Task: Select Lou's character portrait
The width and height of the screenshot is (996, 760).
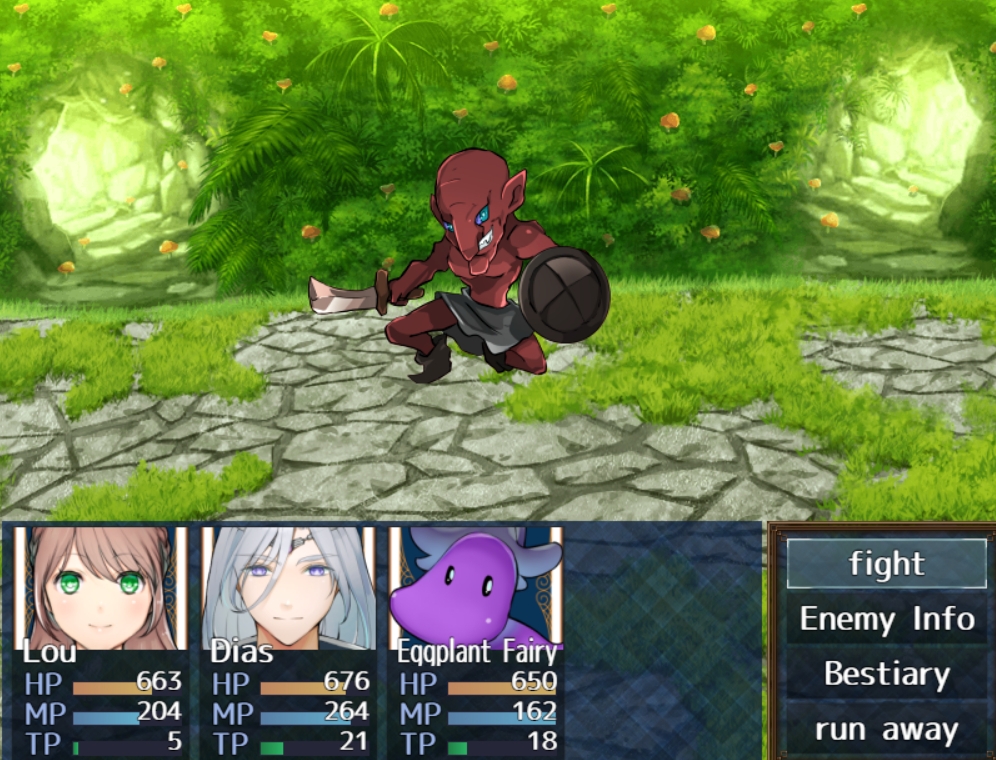Action: 100,588
